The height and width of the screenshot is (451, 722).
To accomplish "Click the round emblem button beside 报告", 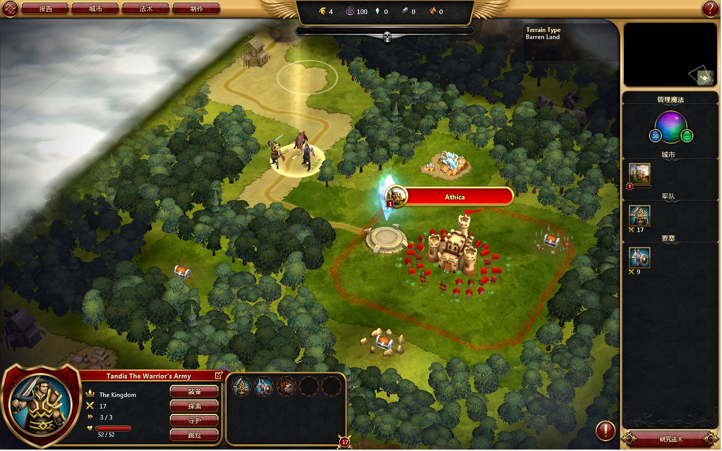I will tap(9, 8).
